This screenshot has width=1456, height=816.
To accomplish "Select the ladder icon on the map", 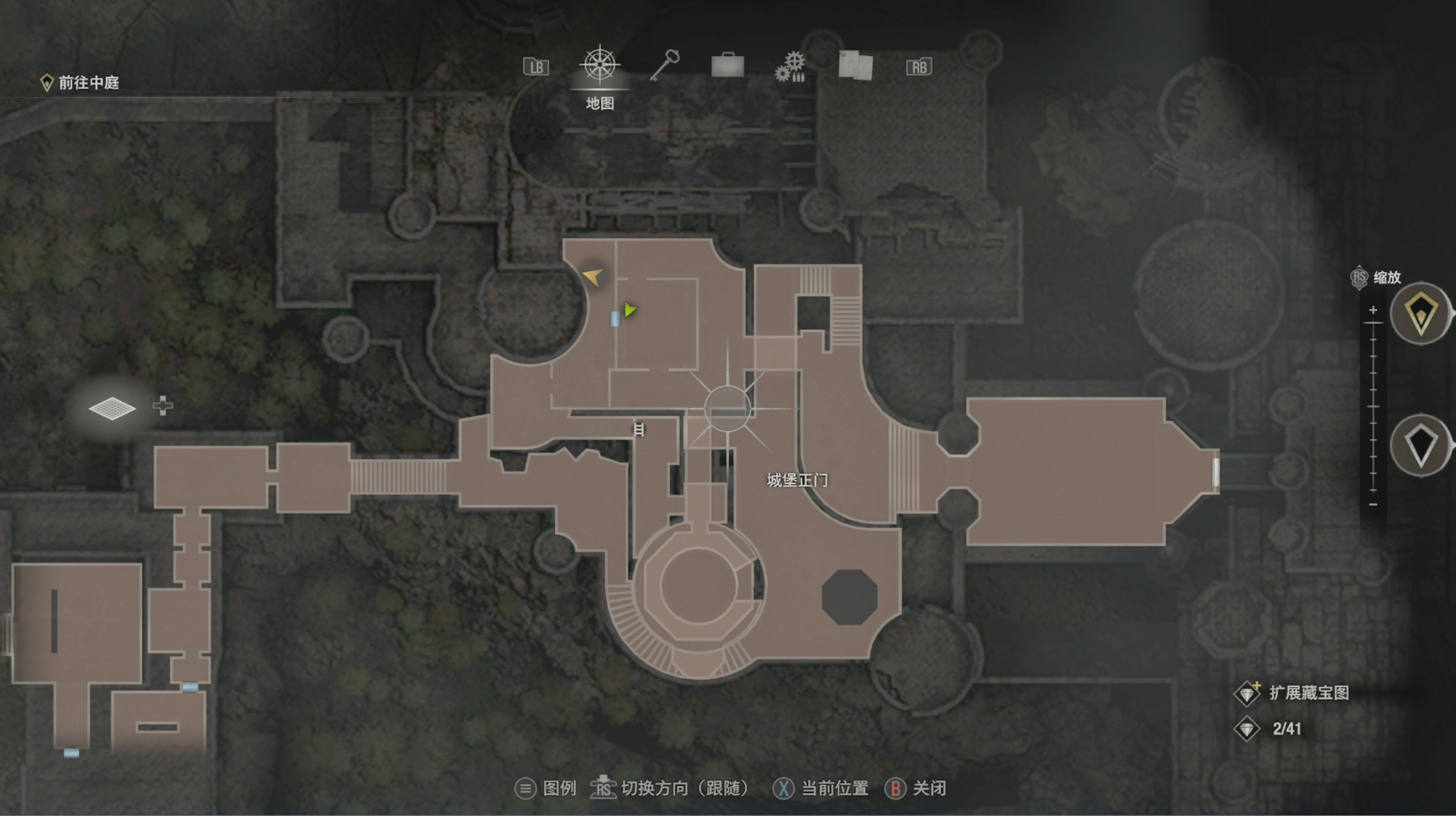I will [x=639, y=429].
